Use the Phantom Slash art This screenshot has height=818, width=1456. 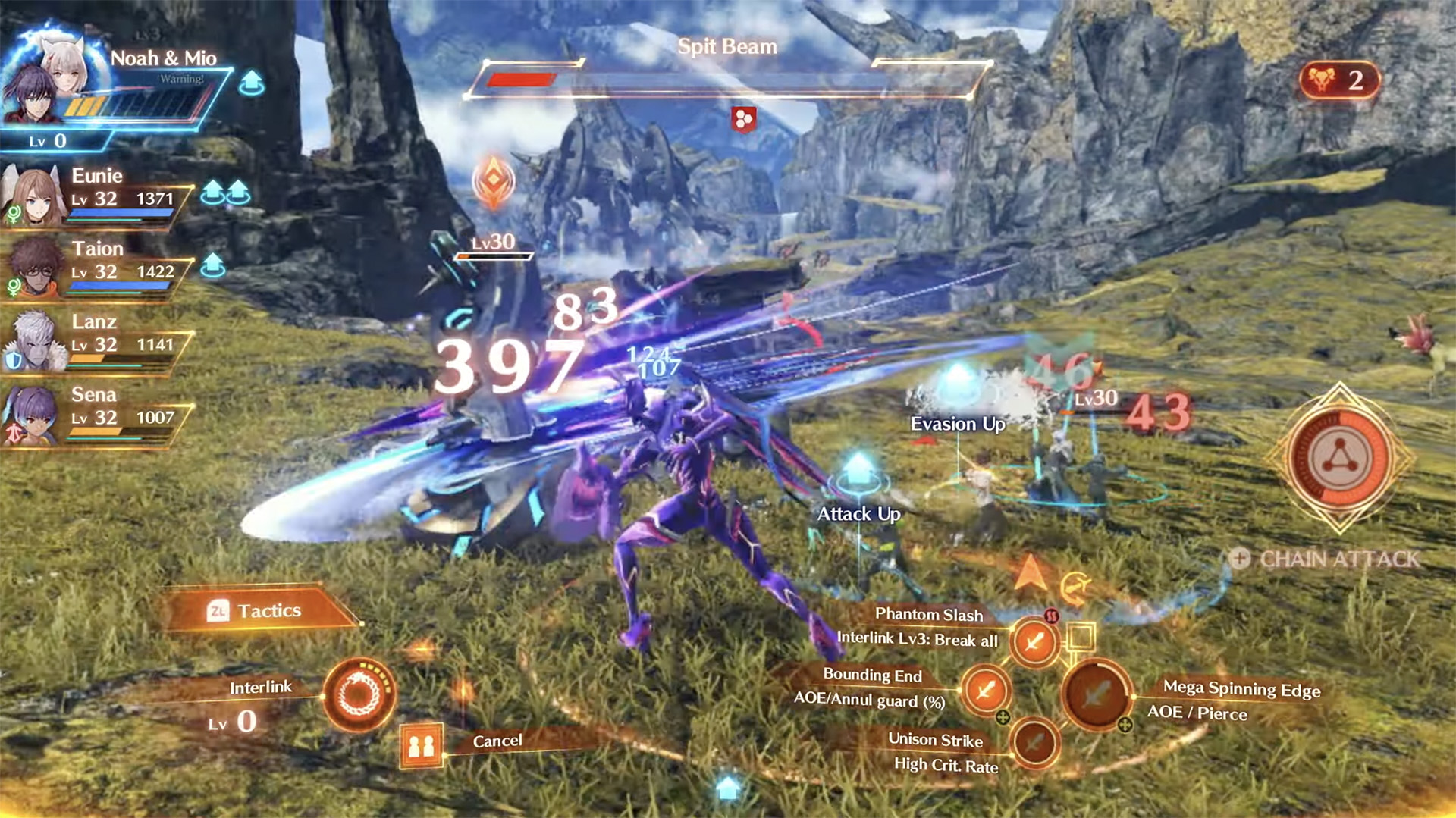1034,641
